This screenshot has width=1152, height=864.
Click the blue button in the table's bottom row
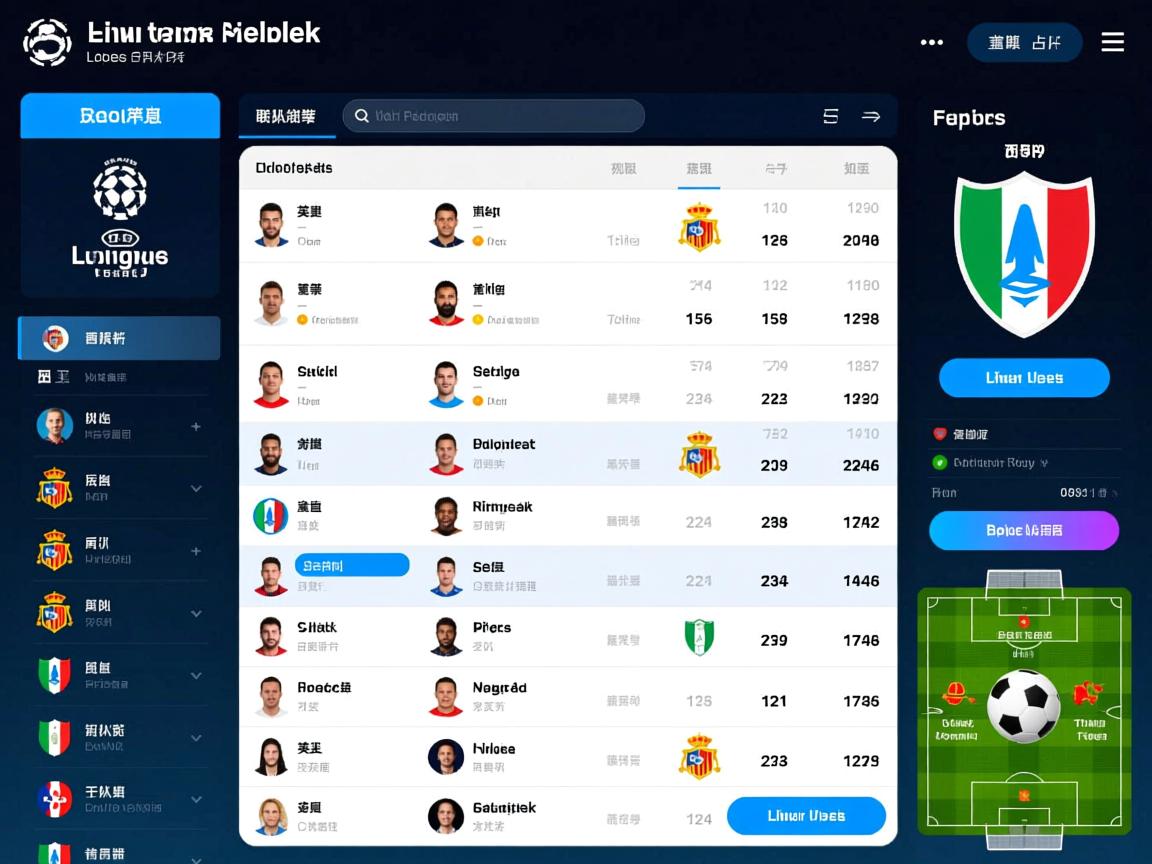coord(806,816)
